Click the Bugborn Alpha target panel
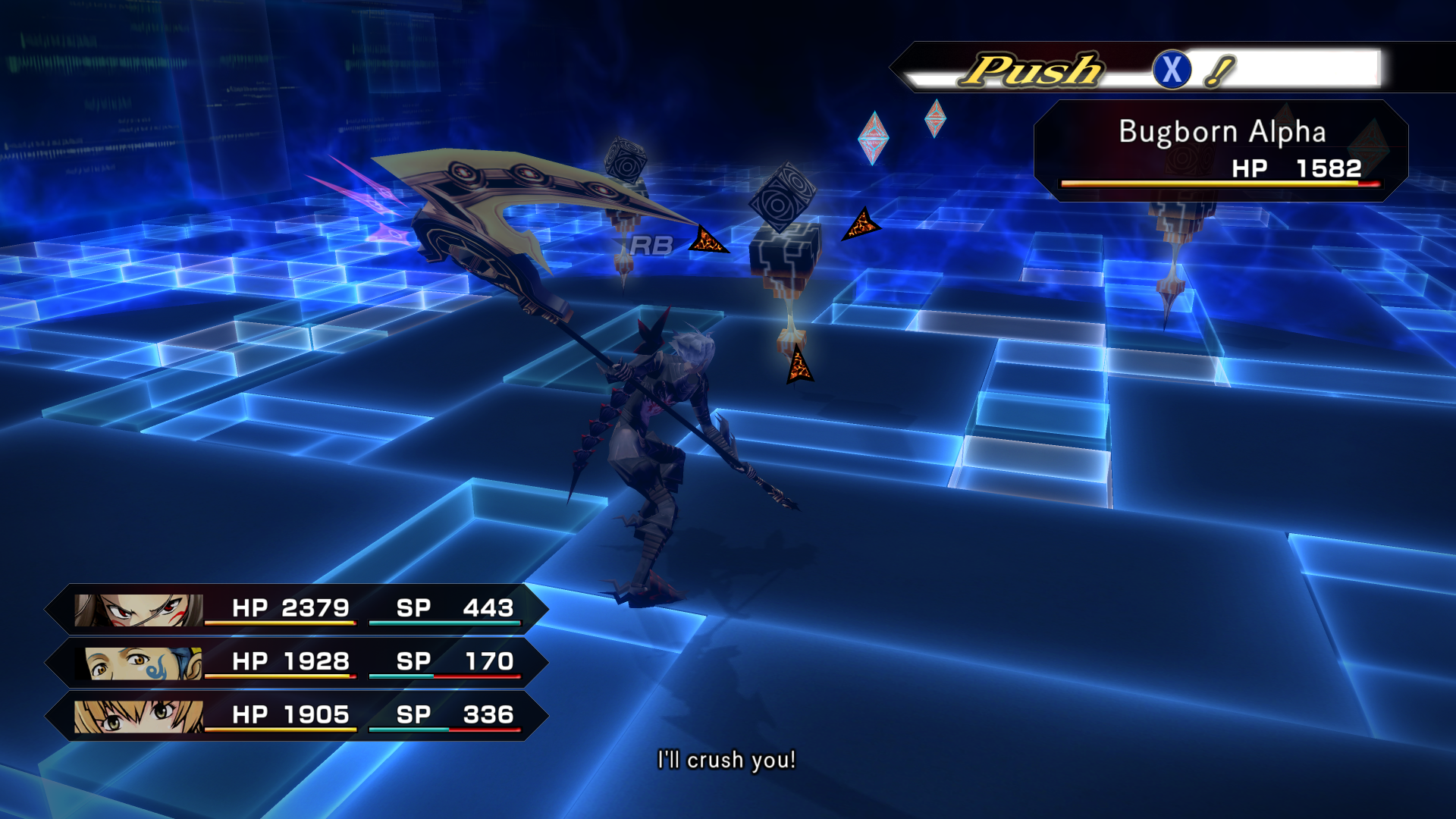Image resolution: width=1456 pixels, height=819 pixels. pos(1221,150)
